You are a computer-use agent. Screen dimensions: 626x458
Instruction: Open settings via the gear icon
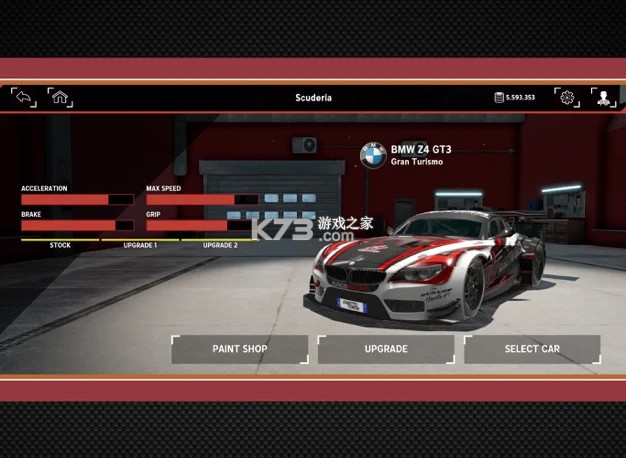567,97
